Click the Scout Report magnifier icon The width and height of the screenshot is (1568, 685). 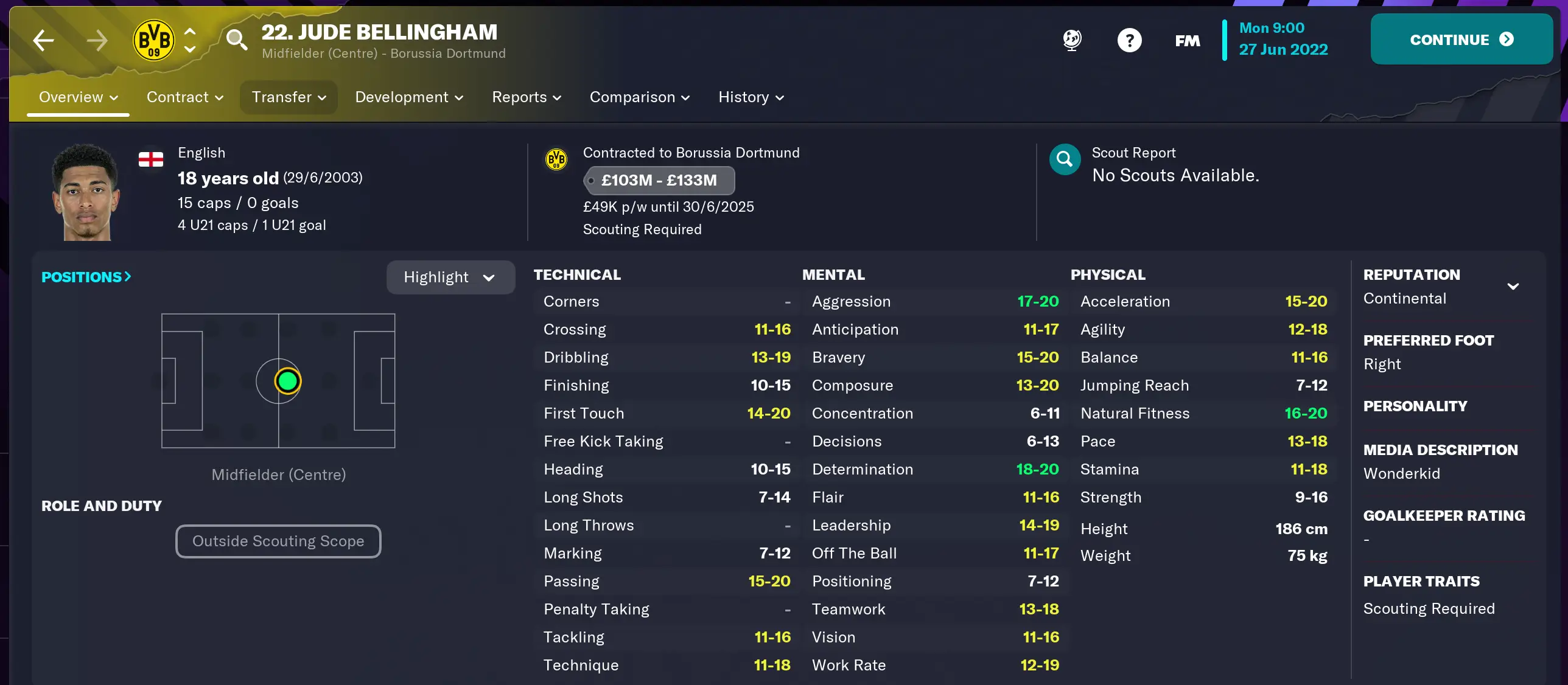coord(1064,159)
